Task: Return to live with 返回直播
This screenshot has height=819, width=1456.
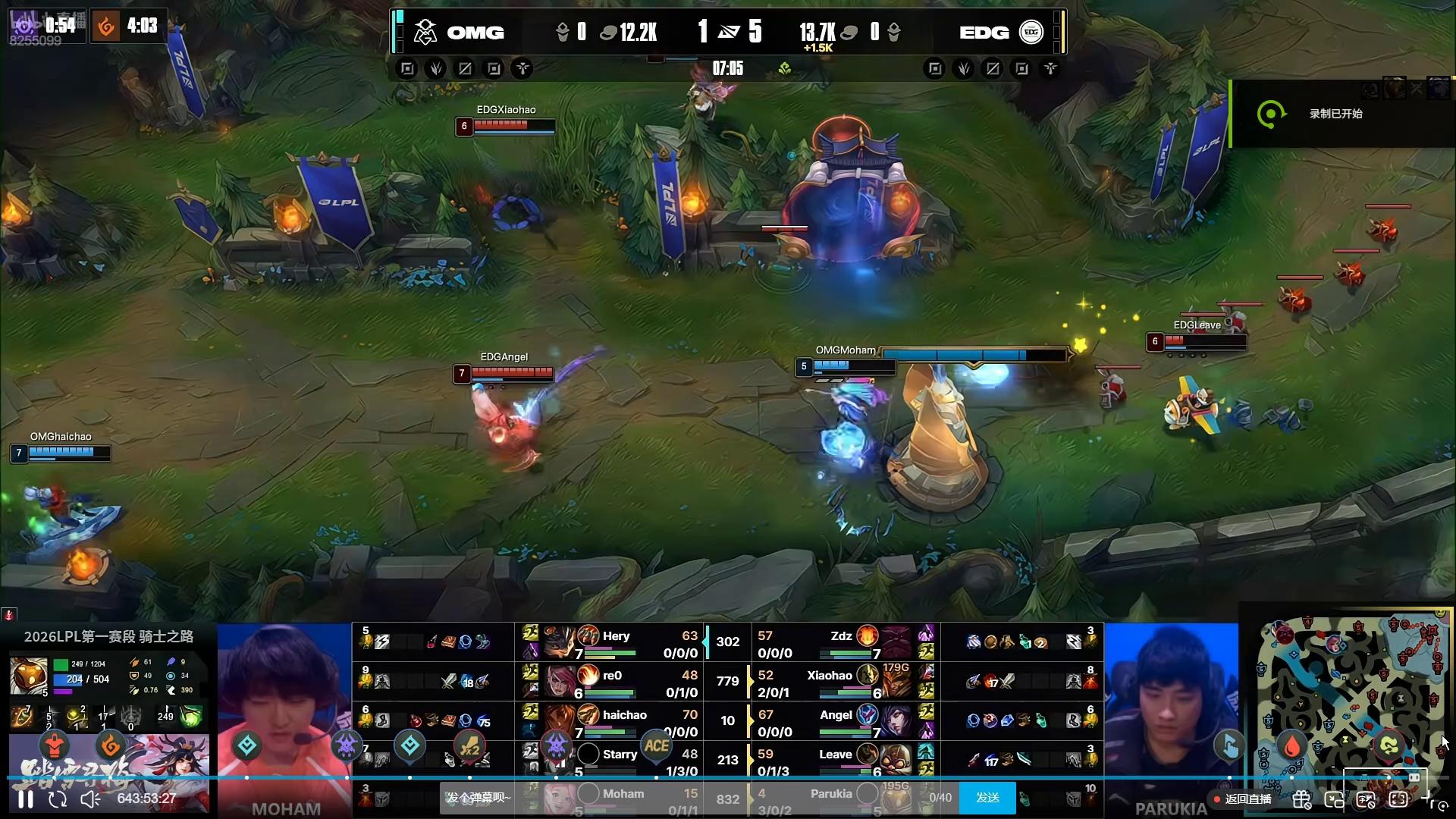Action: coord(1242,799)
